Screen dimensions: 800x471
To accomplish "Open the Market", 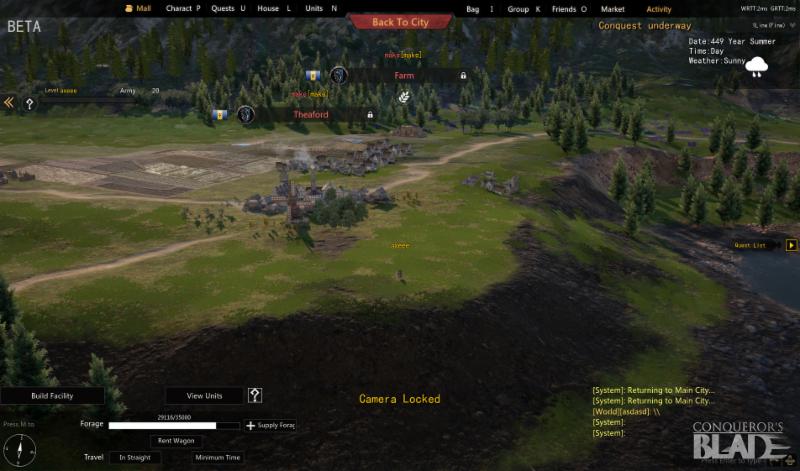I will tap(612, 9).
